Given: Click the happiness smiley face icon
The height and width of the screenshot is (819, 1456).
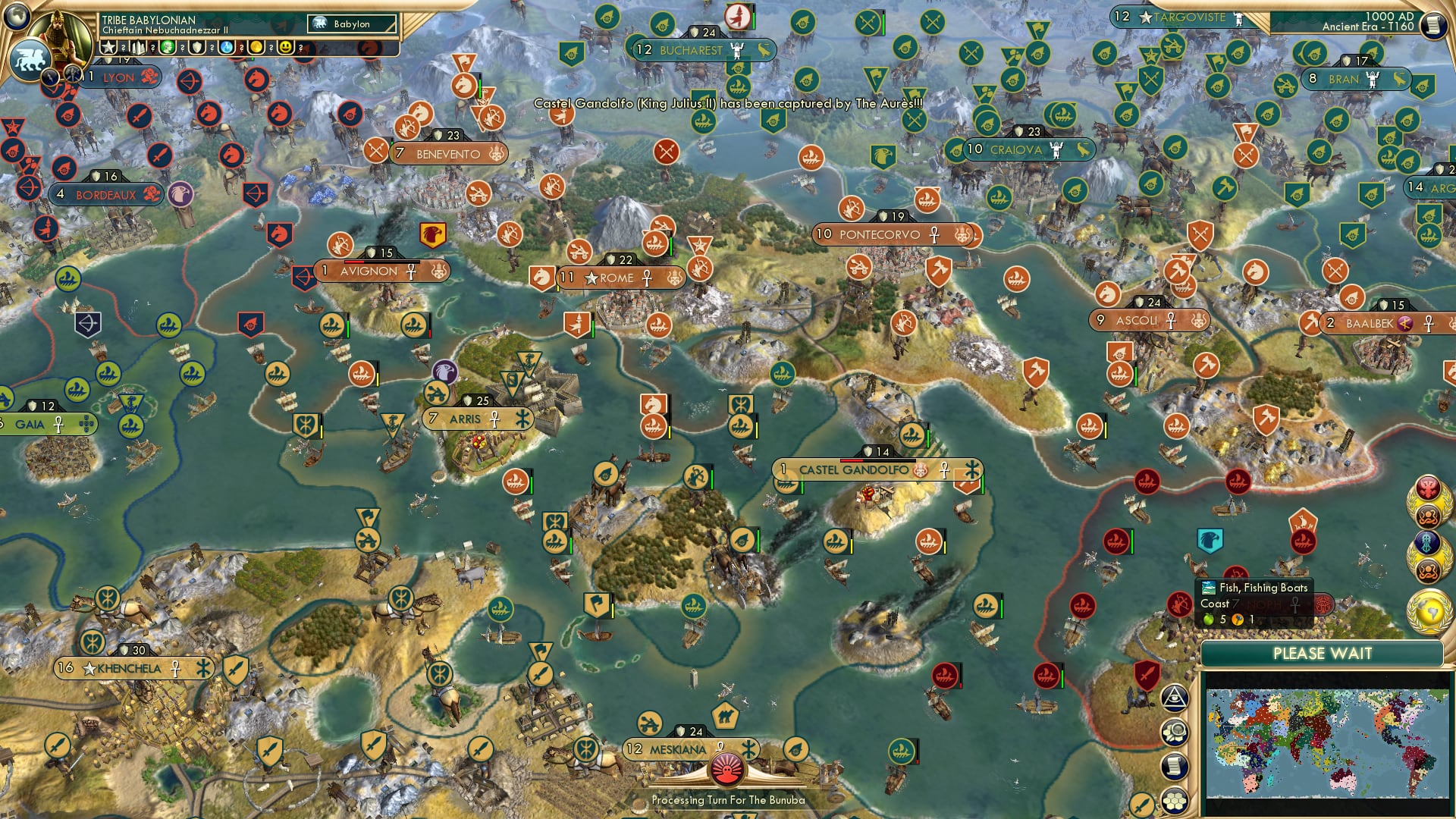Looking at the screenshot, I should pyautogui.click(x=286, y=47).
